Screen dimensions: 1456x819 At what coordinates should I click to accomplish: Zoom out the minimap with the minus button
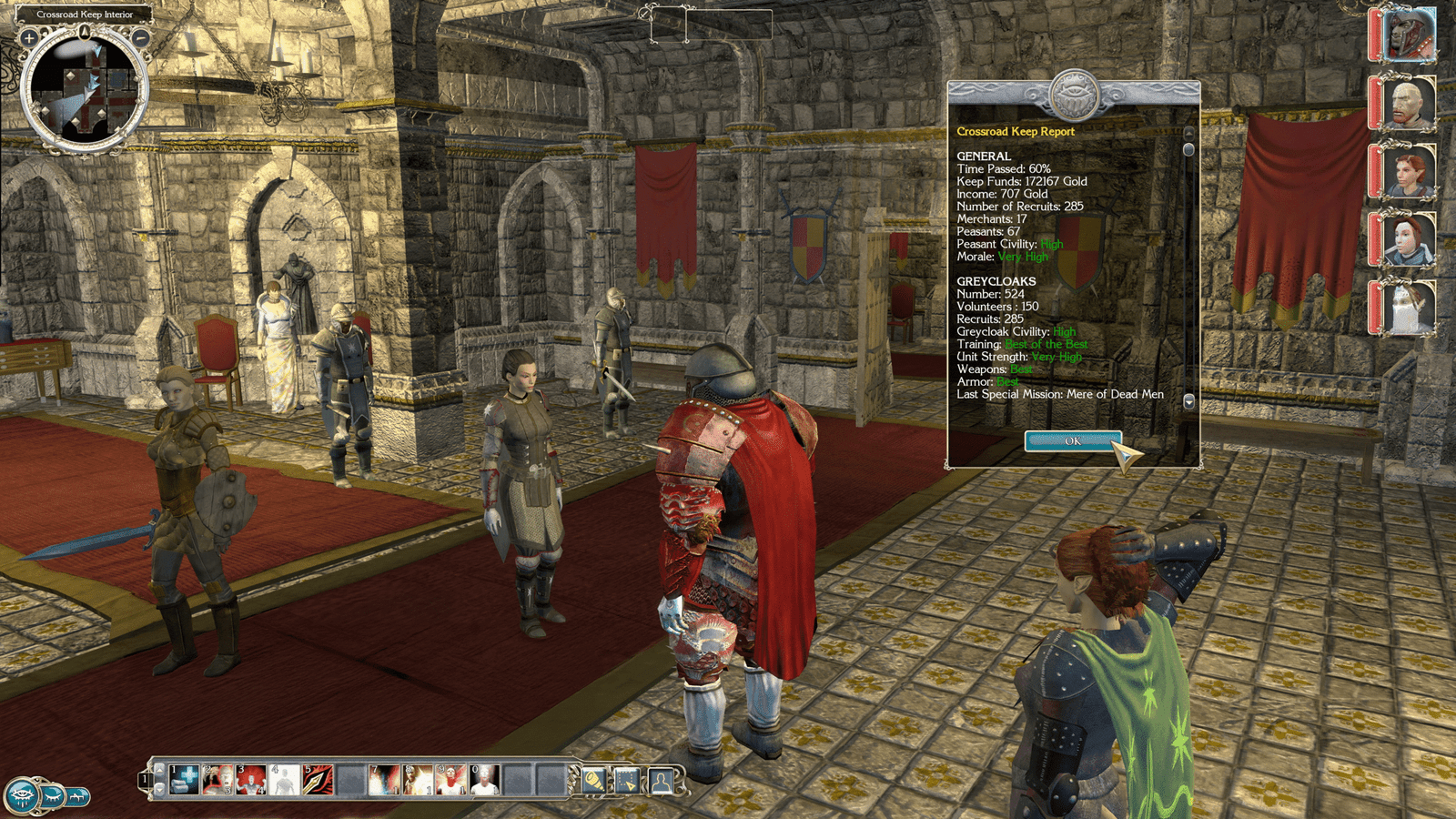click(142, 38)
